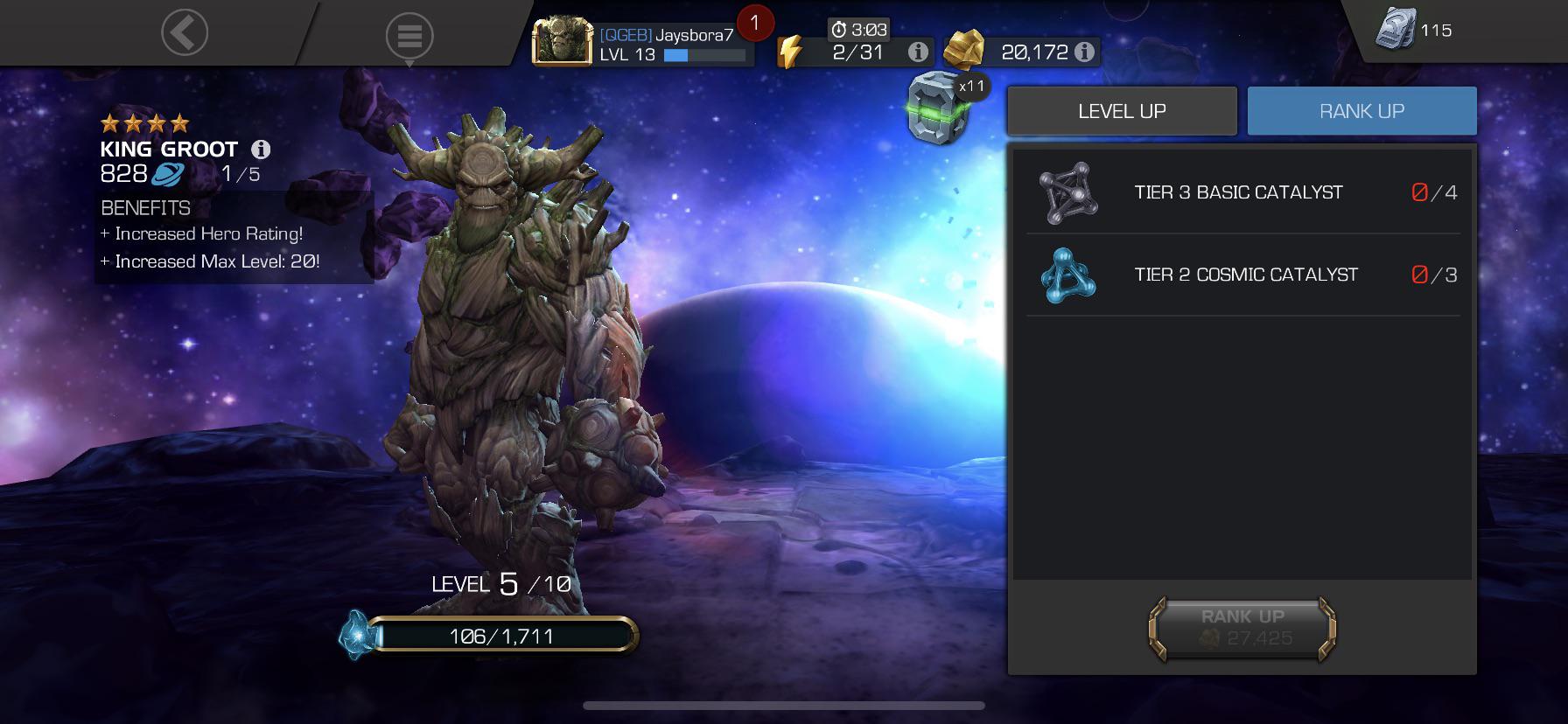
Task: Tap the energy bolt icon
Action: point(792,50)
